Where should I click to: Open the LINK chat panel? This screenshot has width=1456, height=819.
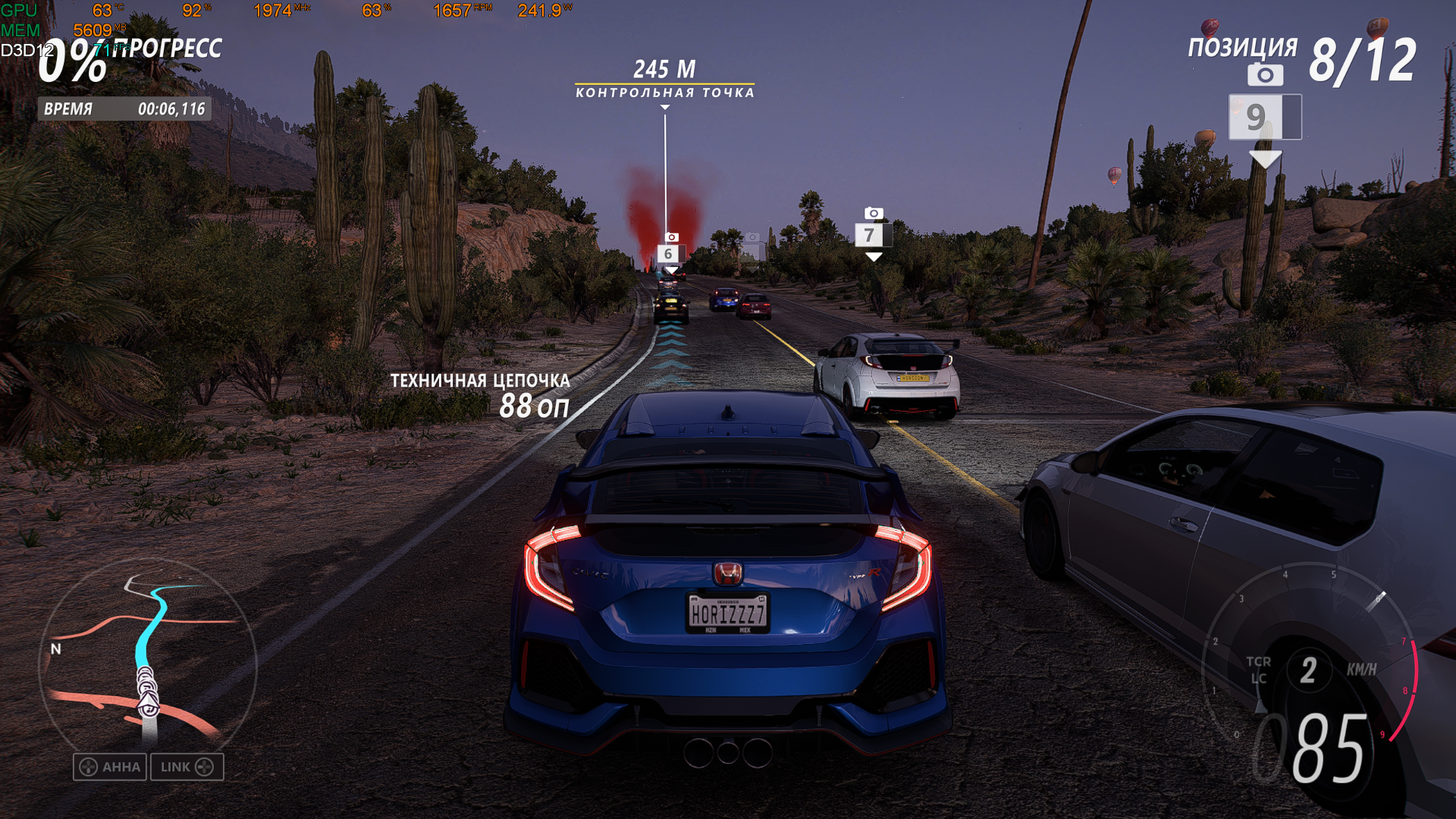coord(187,767)
